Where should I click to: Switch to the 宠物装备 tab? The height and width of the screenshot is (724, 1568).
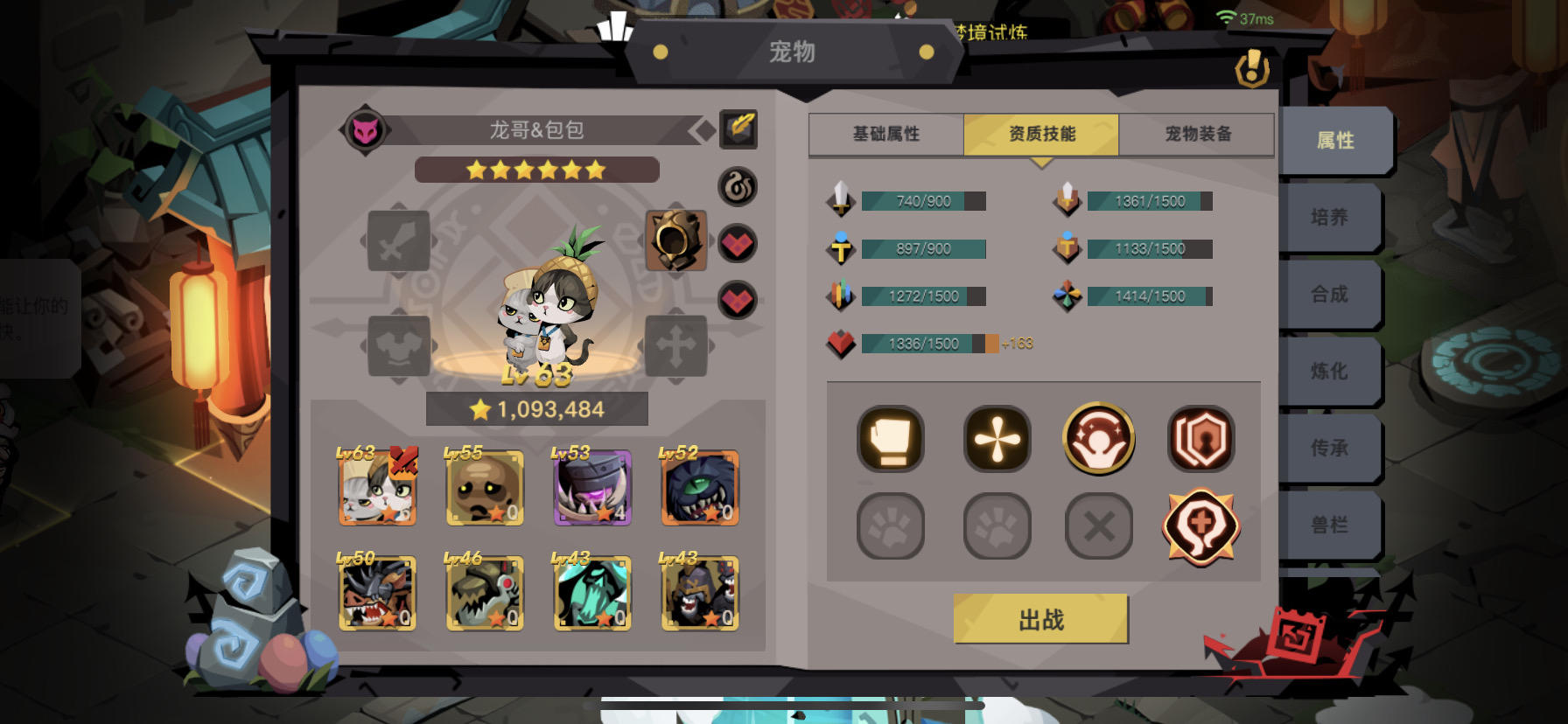point(1198,134)
